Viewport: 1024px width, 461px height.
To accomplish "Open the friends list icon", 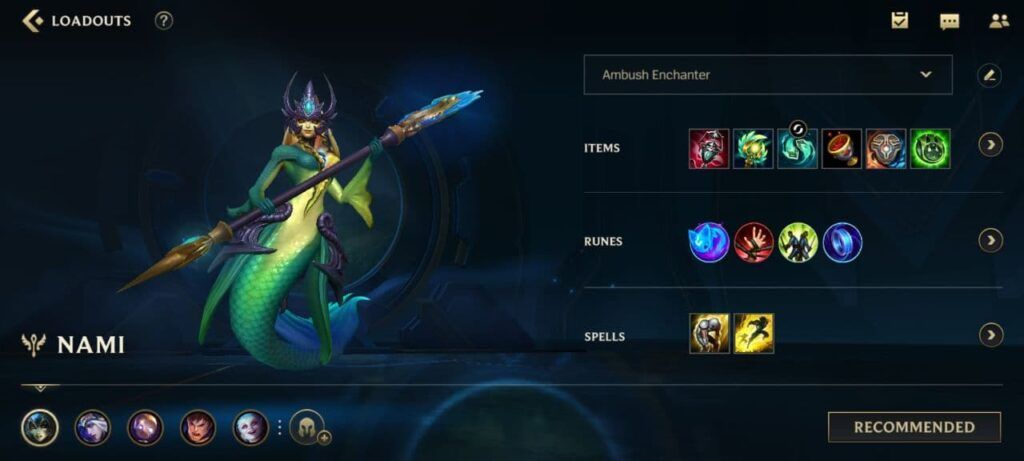I will 998,20.
